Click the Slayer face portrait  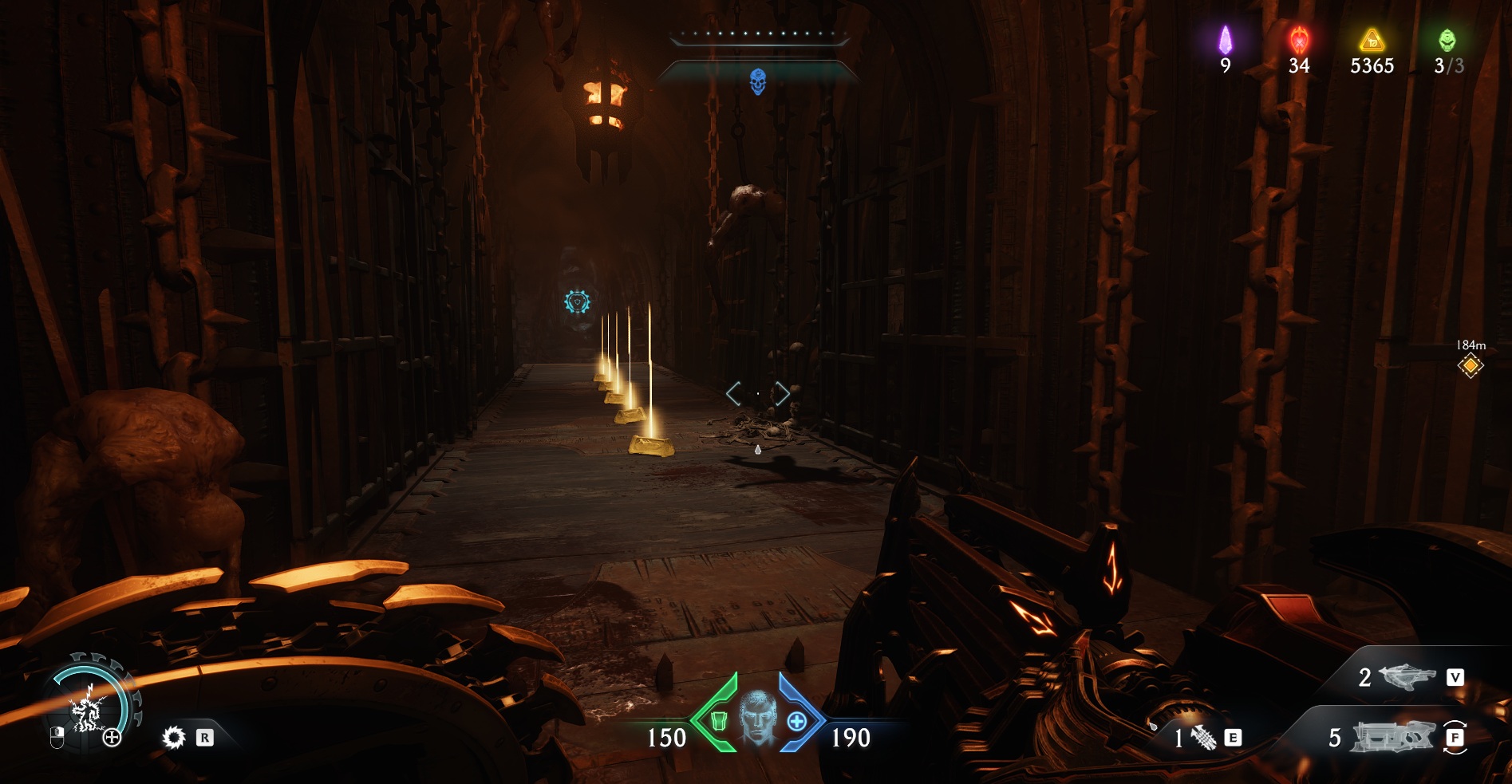pos(757,717)
